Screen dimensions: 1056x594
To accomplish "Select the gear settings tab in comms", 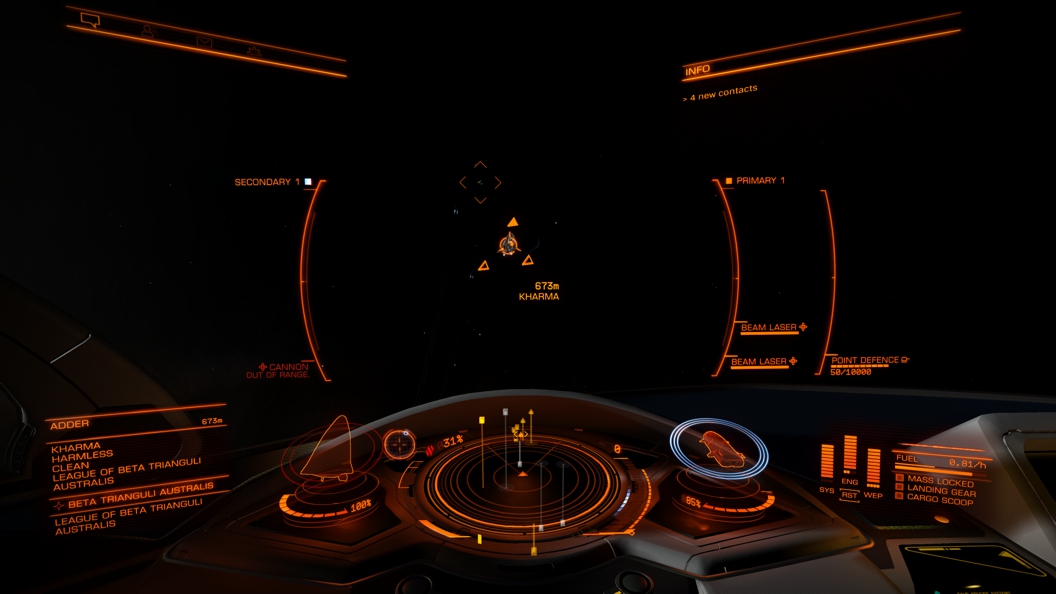I will pos(254,52).
